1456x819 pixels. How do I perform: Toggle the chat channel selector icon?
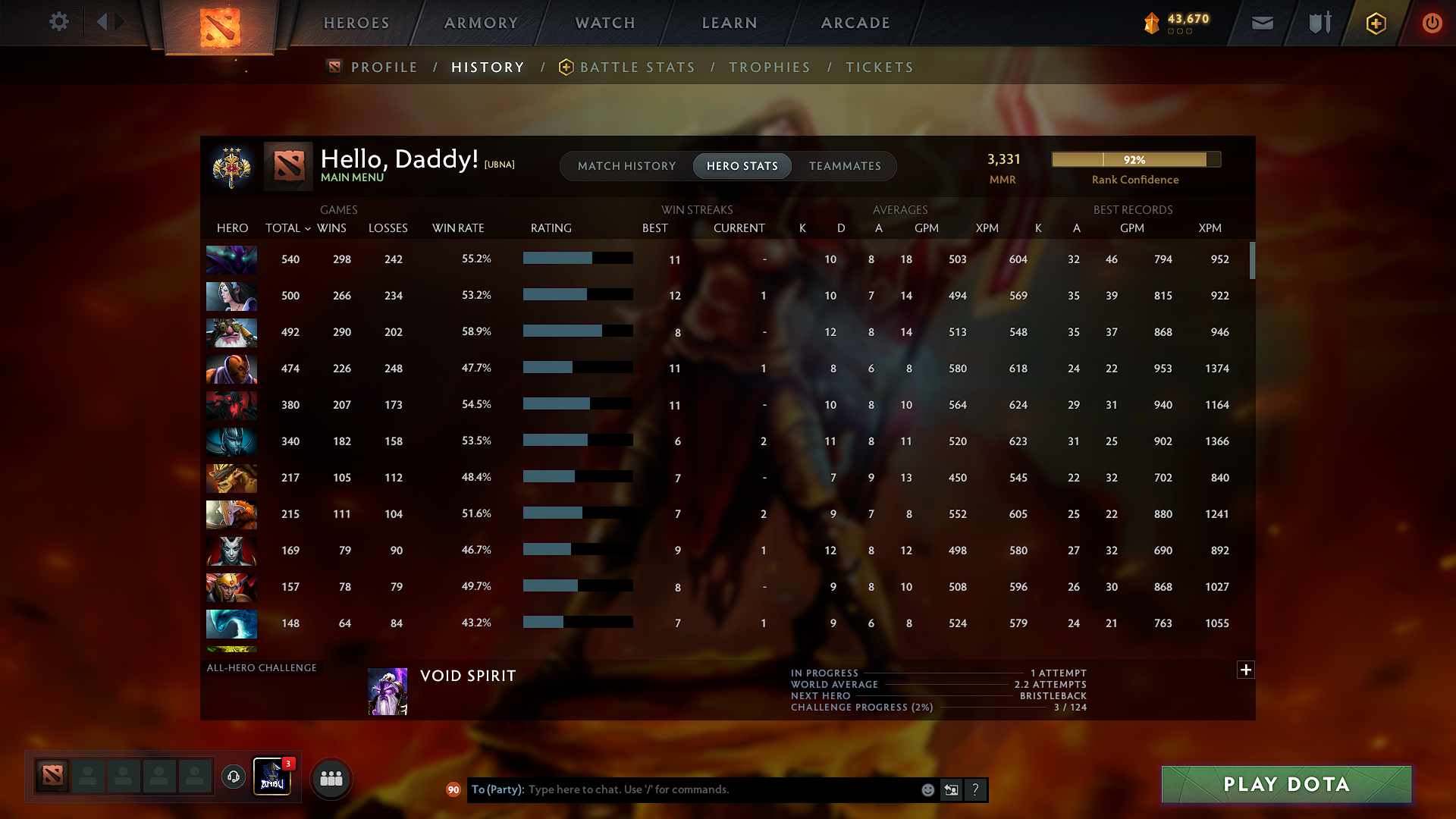pos(951,789)
